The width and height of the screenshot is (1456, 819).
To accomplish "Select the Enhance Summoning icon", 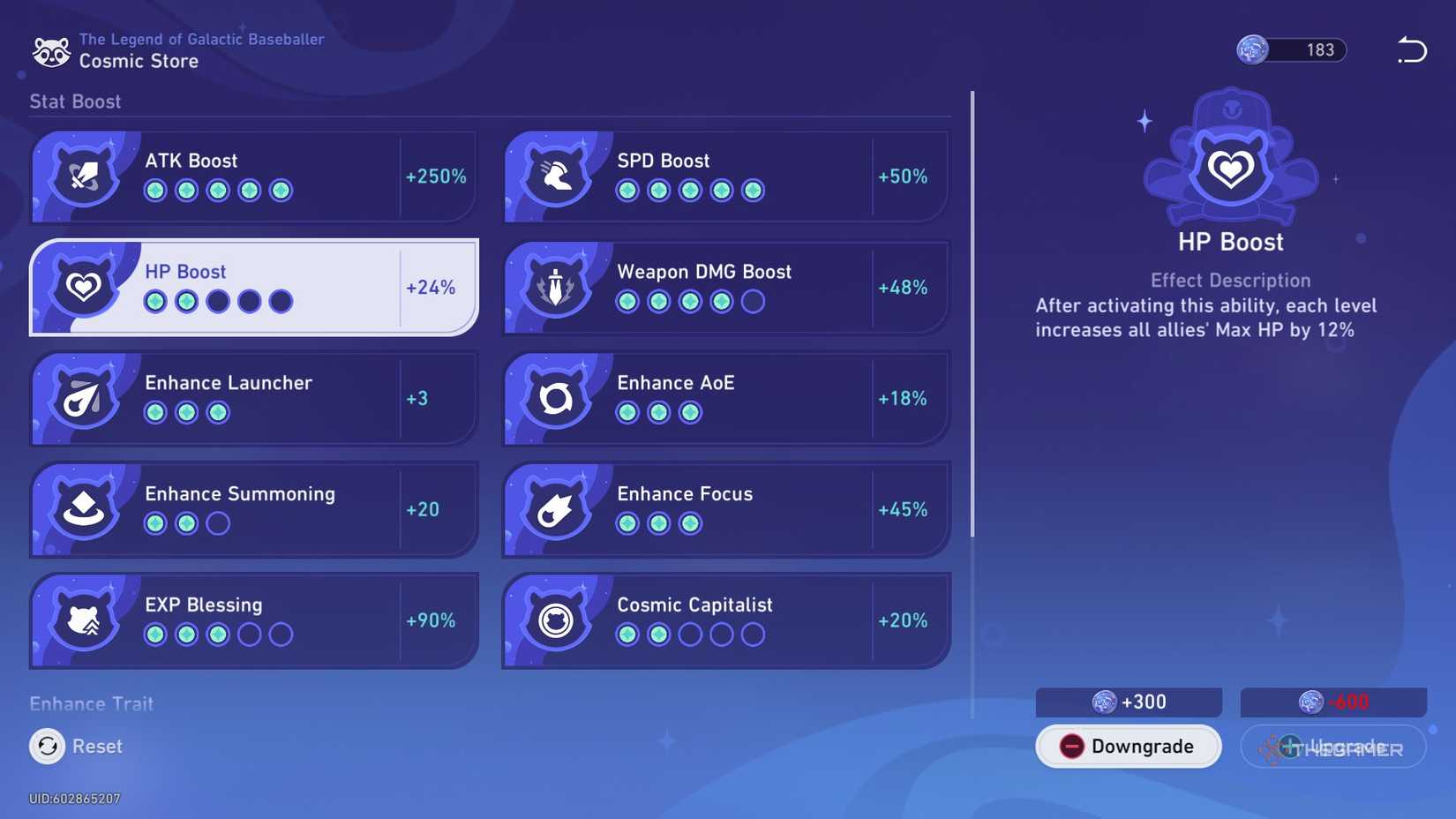I will tap(84, 507).
